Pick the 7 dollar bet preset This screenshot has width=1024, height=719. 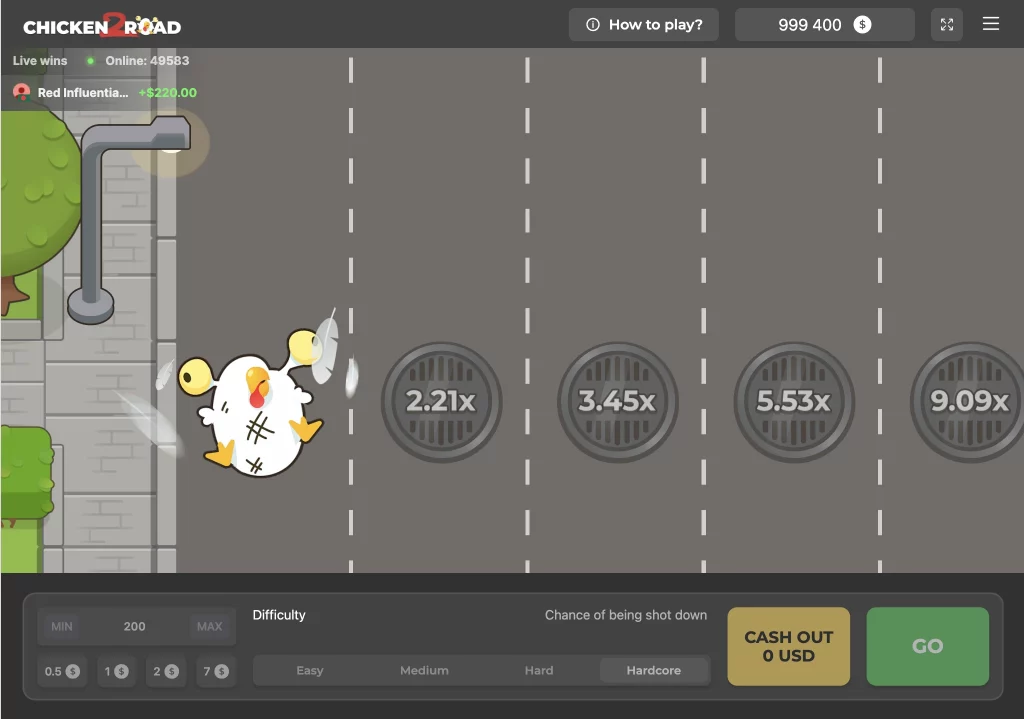[215, 671]
